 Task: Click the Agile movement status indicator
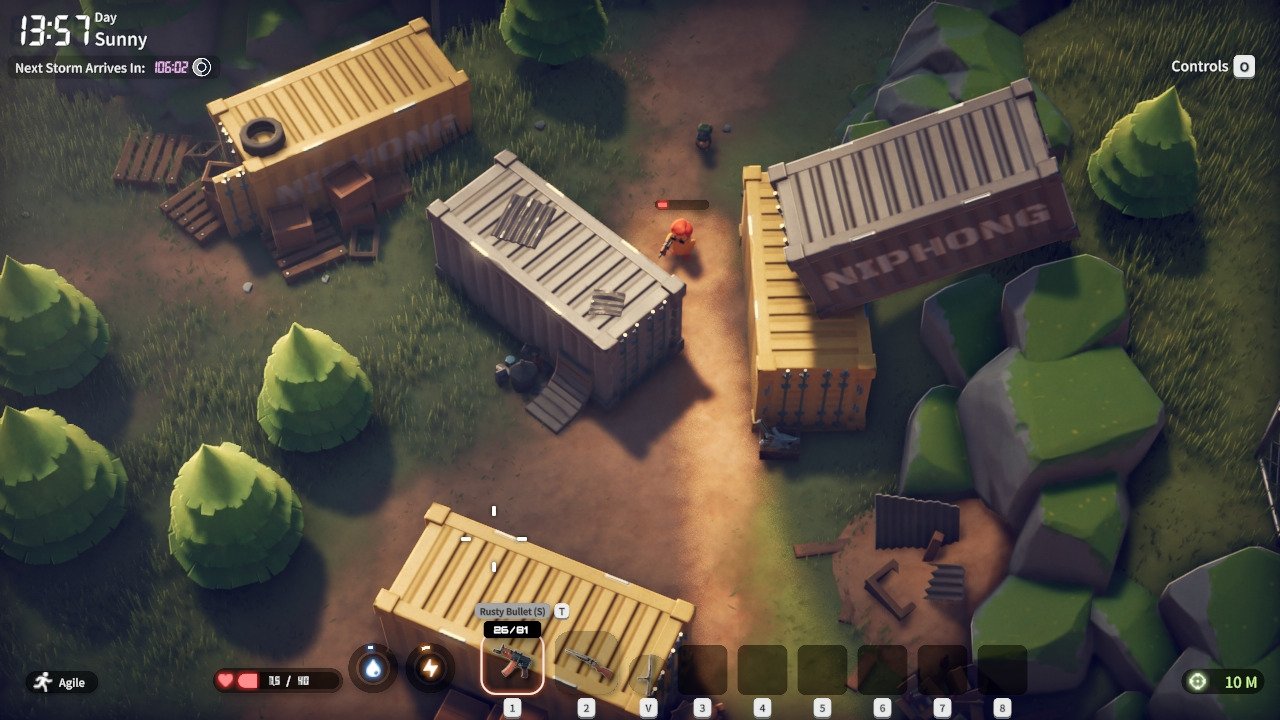(62, 682)
